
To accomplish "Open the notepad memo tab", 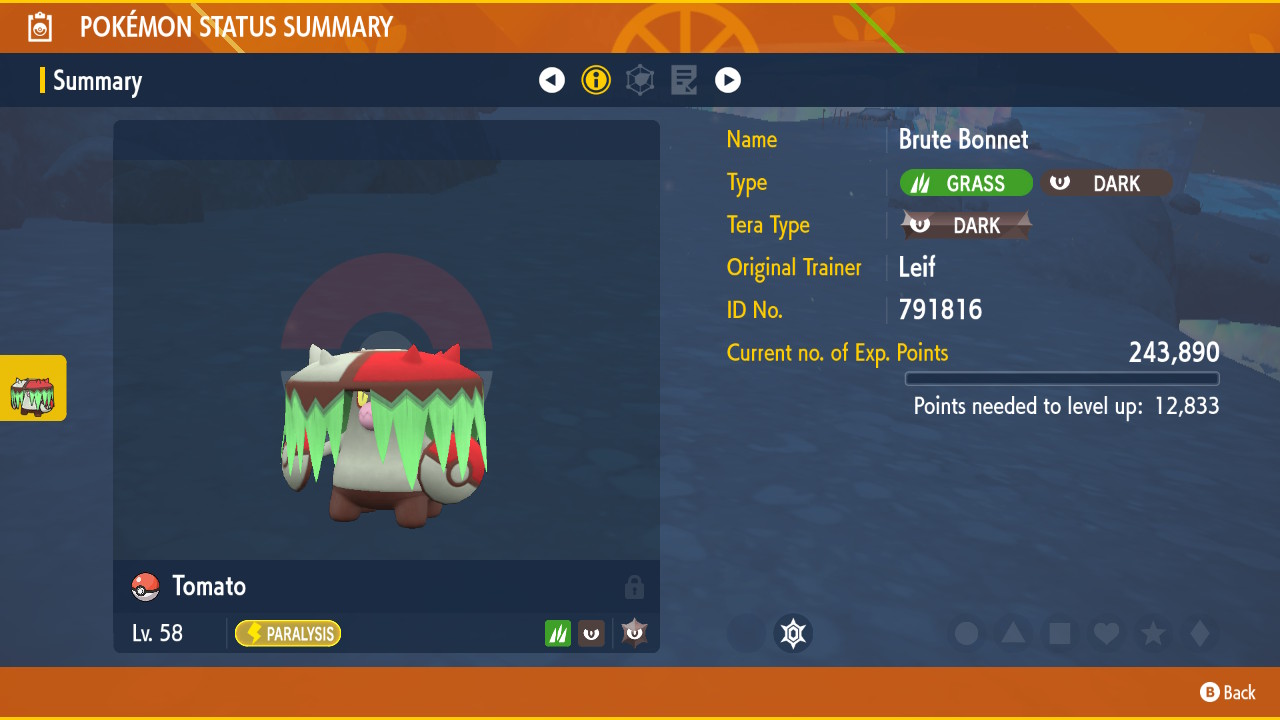I will [684, 80].
